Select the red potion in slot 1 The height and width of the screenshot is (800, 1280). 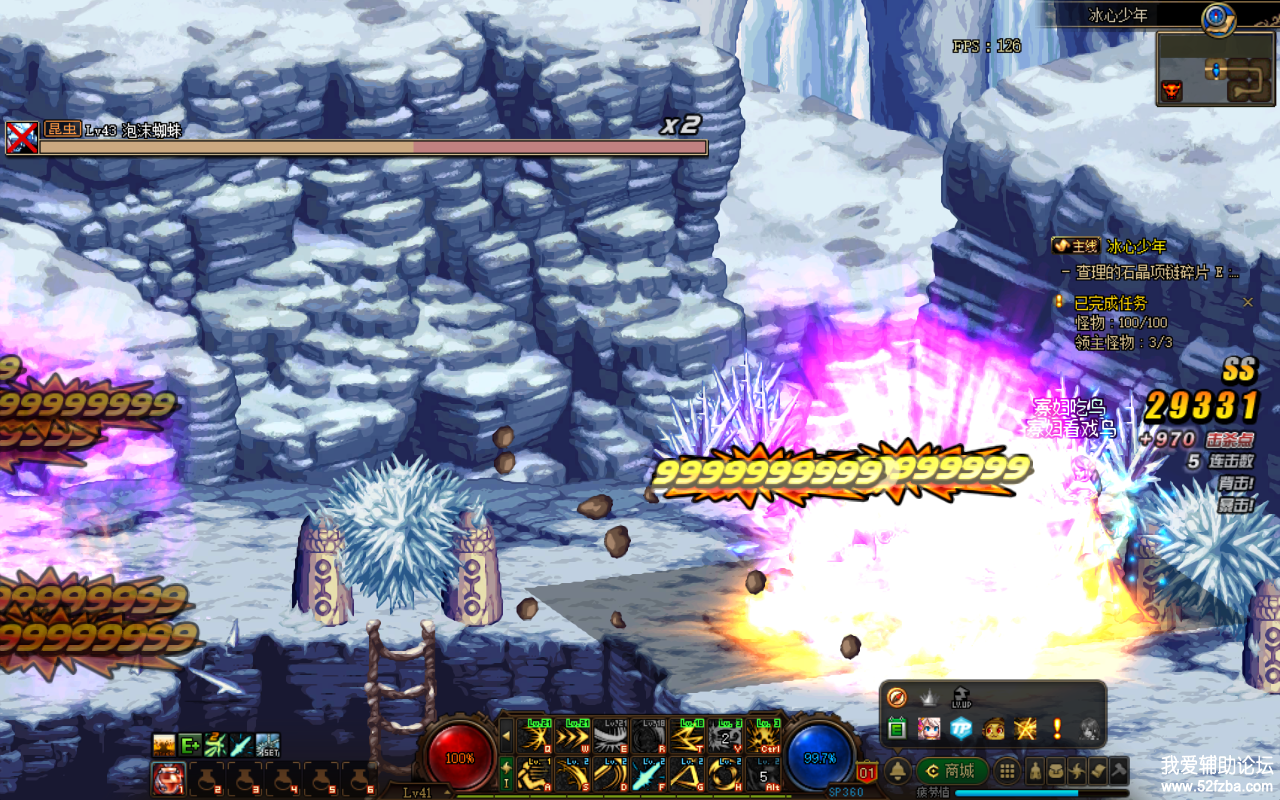pyautogui.click(x=167, y=777)
